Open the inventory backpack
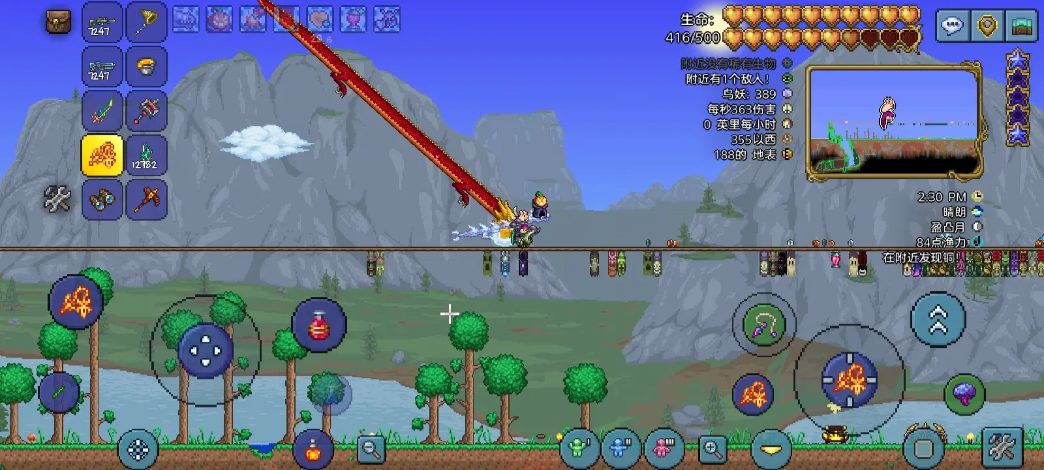Viewport: 1044px width, 470px height. (59, 21)
